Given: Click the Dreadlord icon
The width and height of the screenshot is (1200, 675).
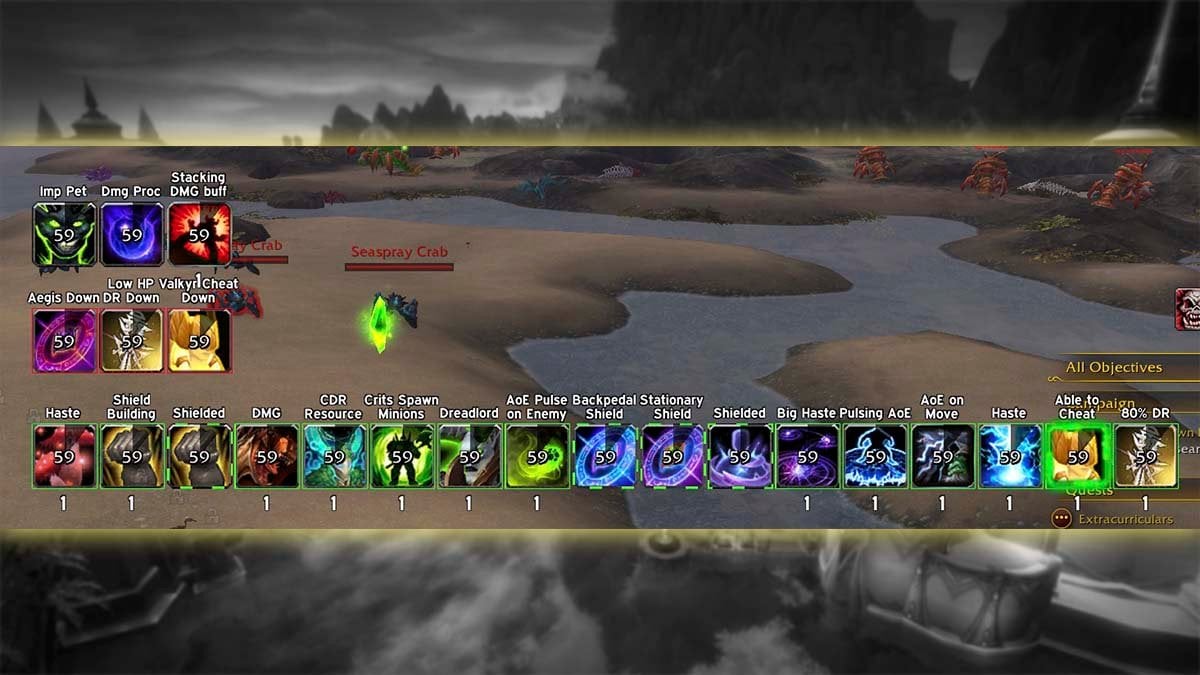Looking at the screenshot, I should pyautogui.click(x=469, y=456).
